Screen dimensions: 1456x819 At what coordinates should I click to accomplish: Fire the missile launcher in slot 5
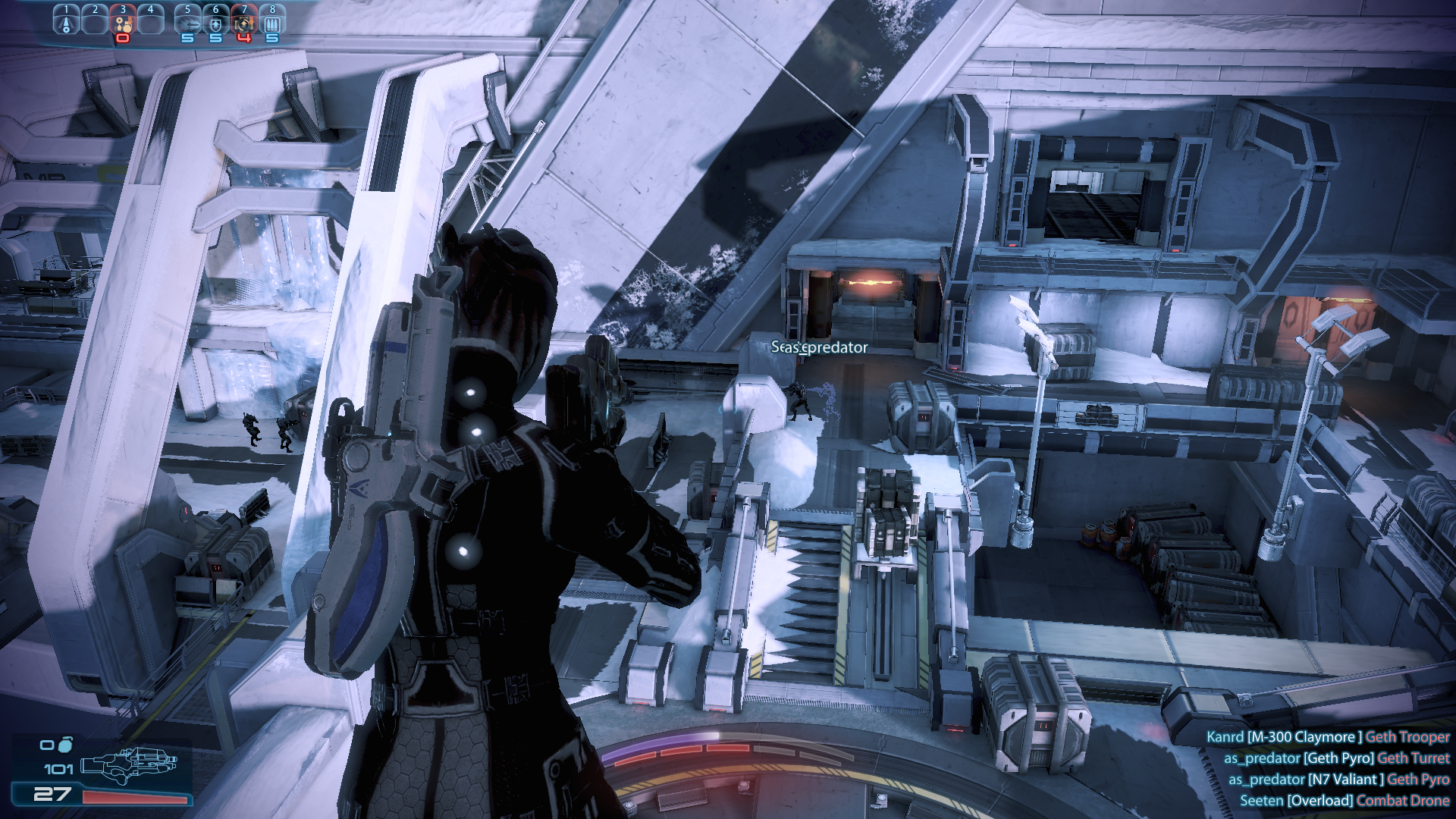[188, 23]
